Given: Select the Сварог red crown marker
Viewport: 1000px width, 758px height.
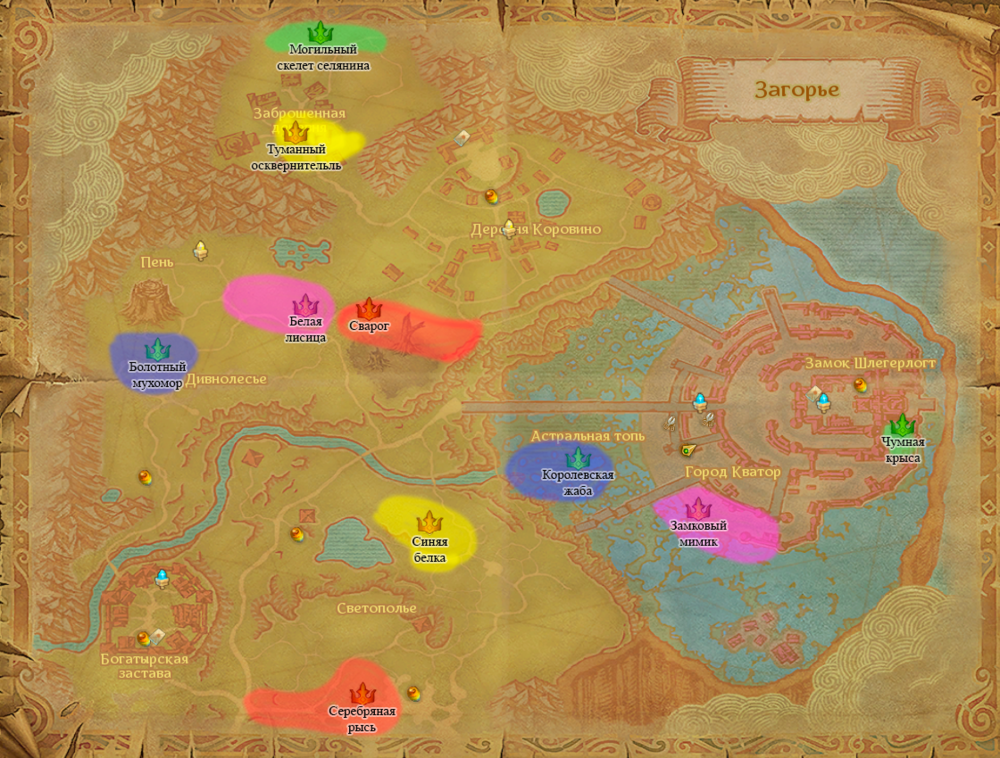Looking at the screenshot, I should pos(368,308).
